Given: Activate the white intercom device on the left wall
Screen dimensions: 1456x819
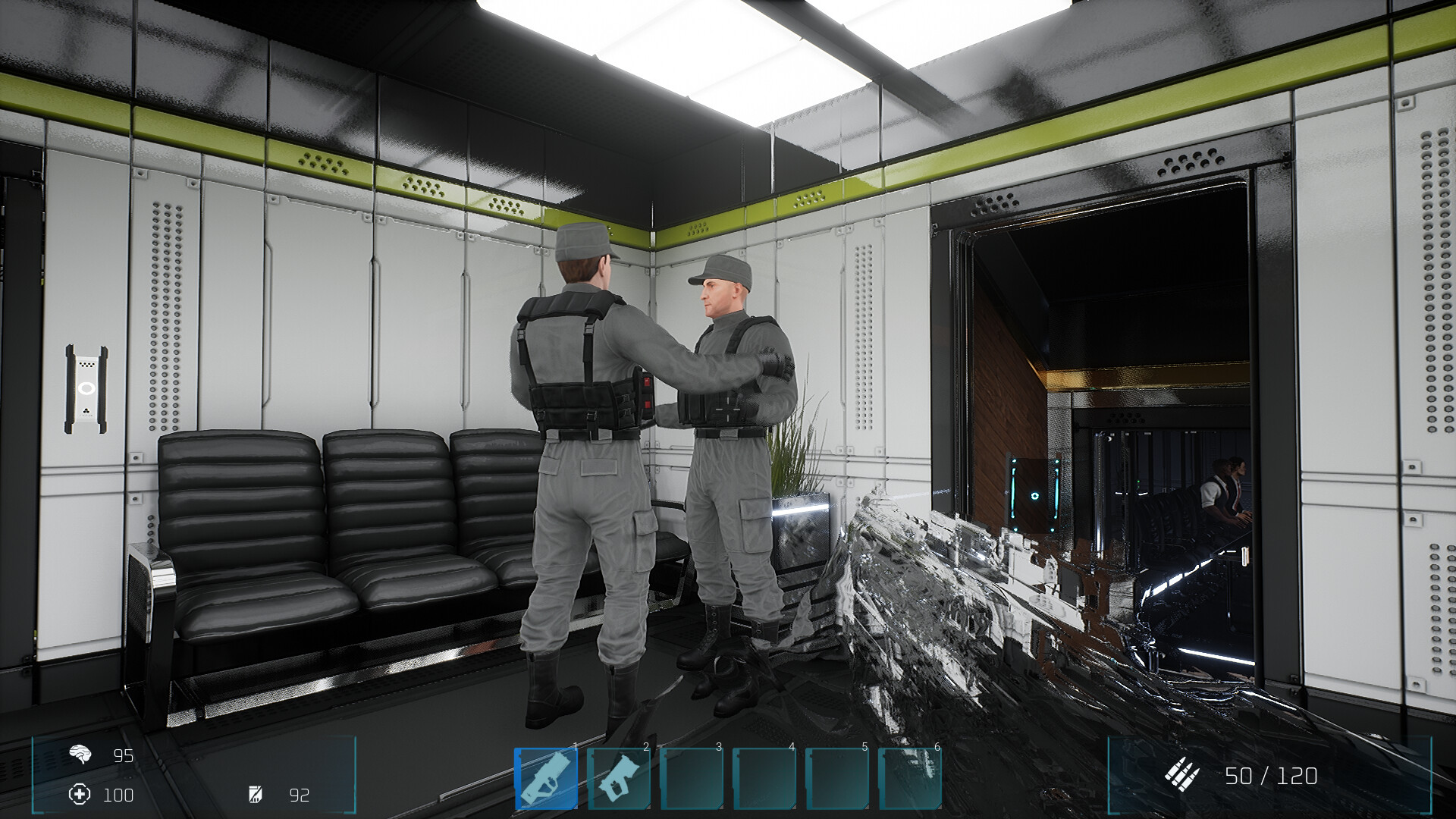Looking at the screenshot, I should pos(86,387).
